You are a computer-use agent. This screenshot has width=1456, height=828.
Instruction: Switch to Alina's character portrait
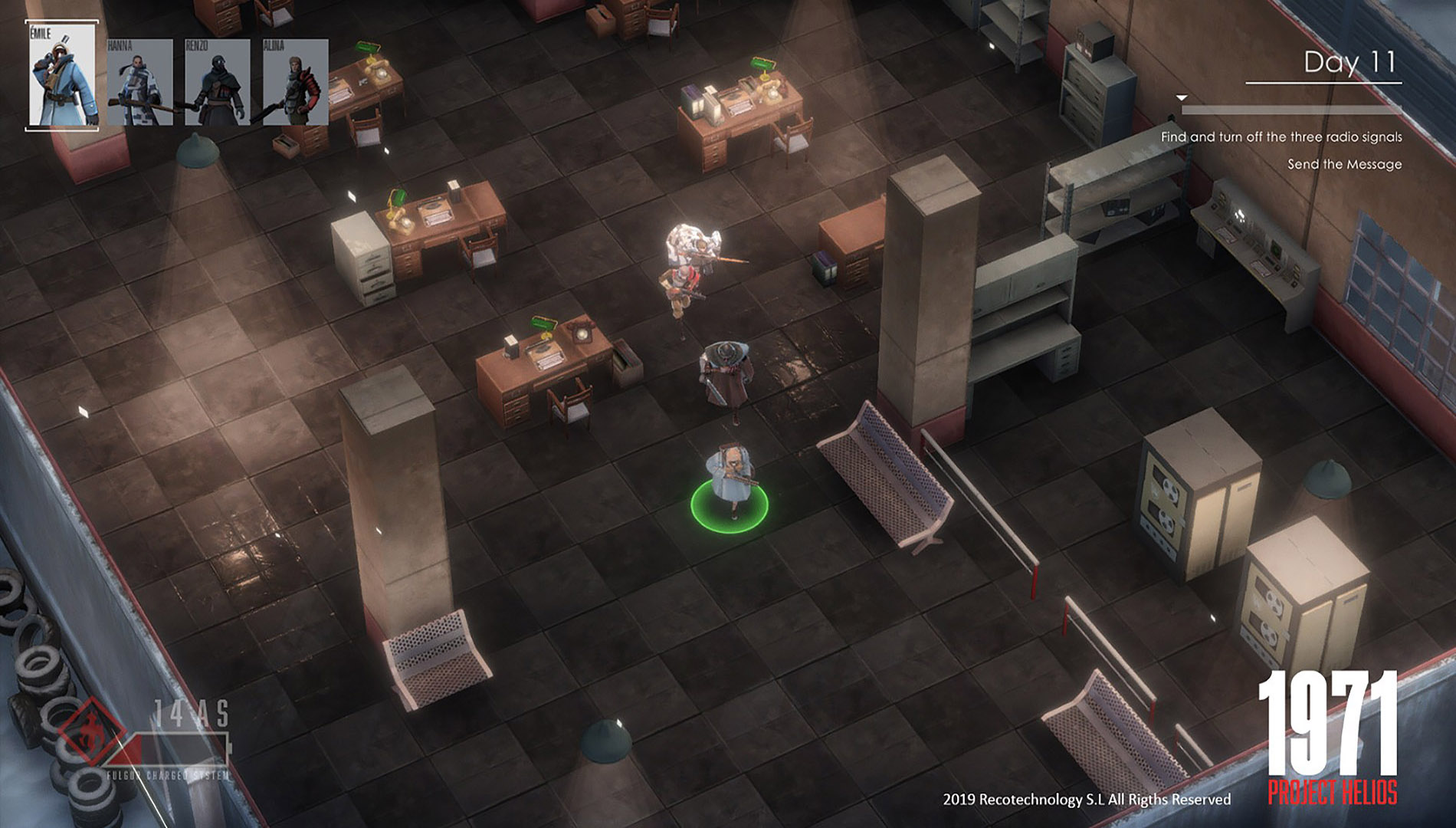[x=295, y=83]
